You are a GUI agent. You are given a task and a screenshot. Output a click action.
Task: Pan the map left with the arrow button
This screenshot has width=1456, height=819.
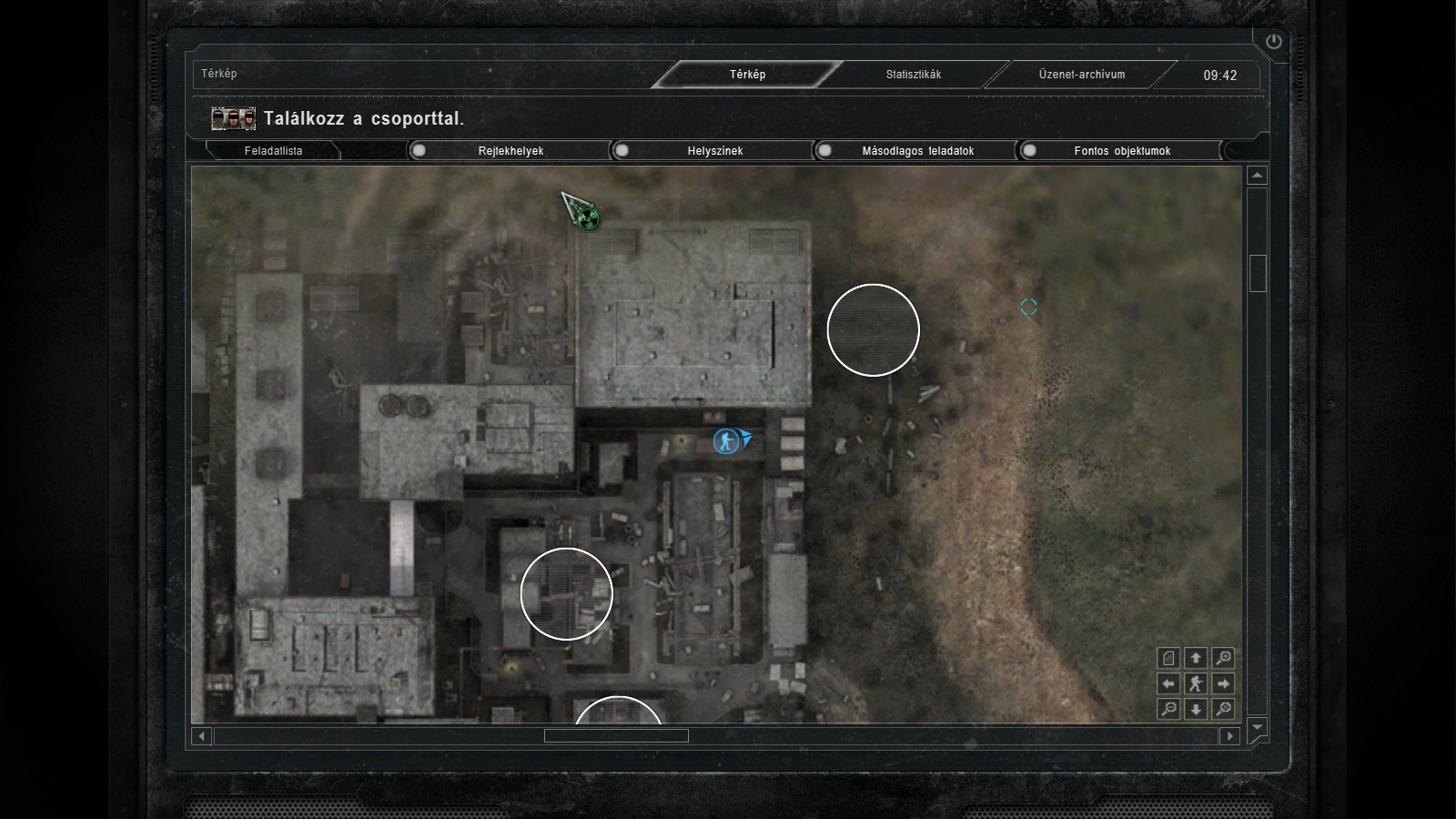coord(1168,683)
